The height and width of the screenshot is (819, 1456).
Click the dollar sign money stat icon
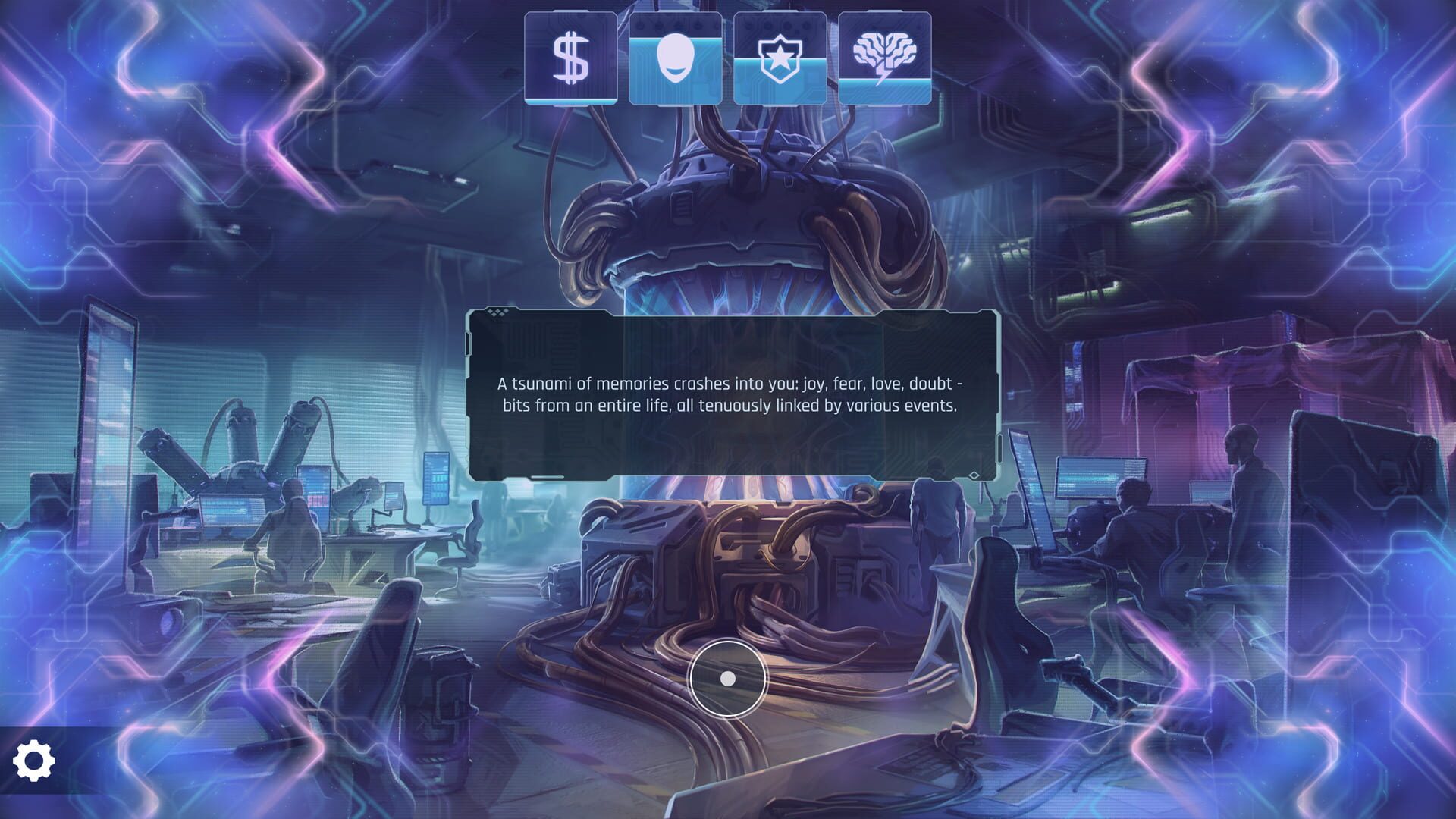570,58
